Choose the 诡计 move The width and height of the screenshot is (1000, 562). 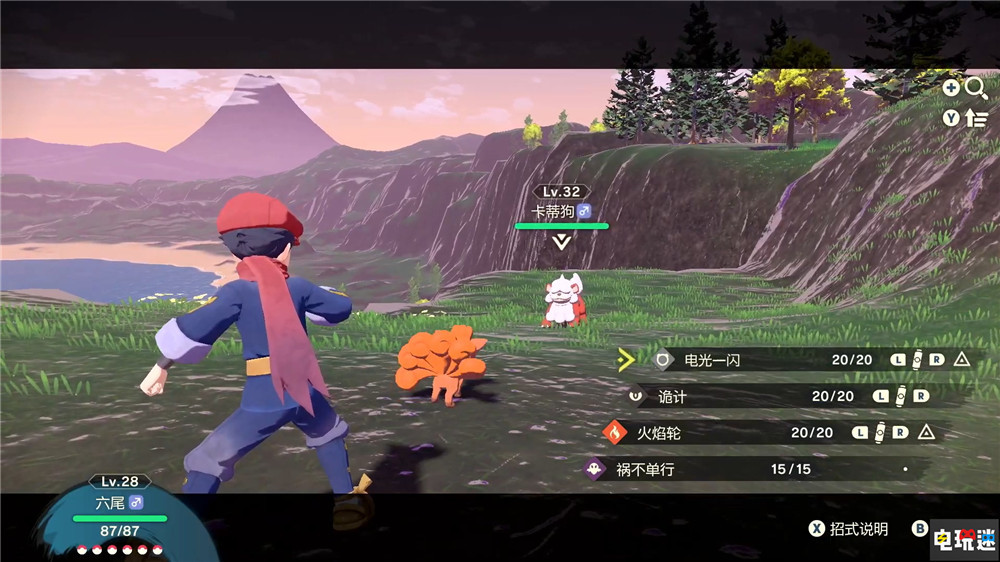click(672, 396)
